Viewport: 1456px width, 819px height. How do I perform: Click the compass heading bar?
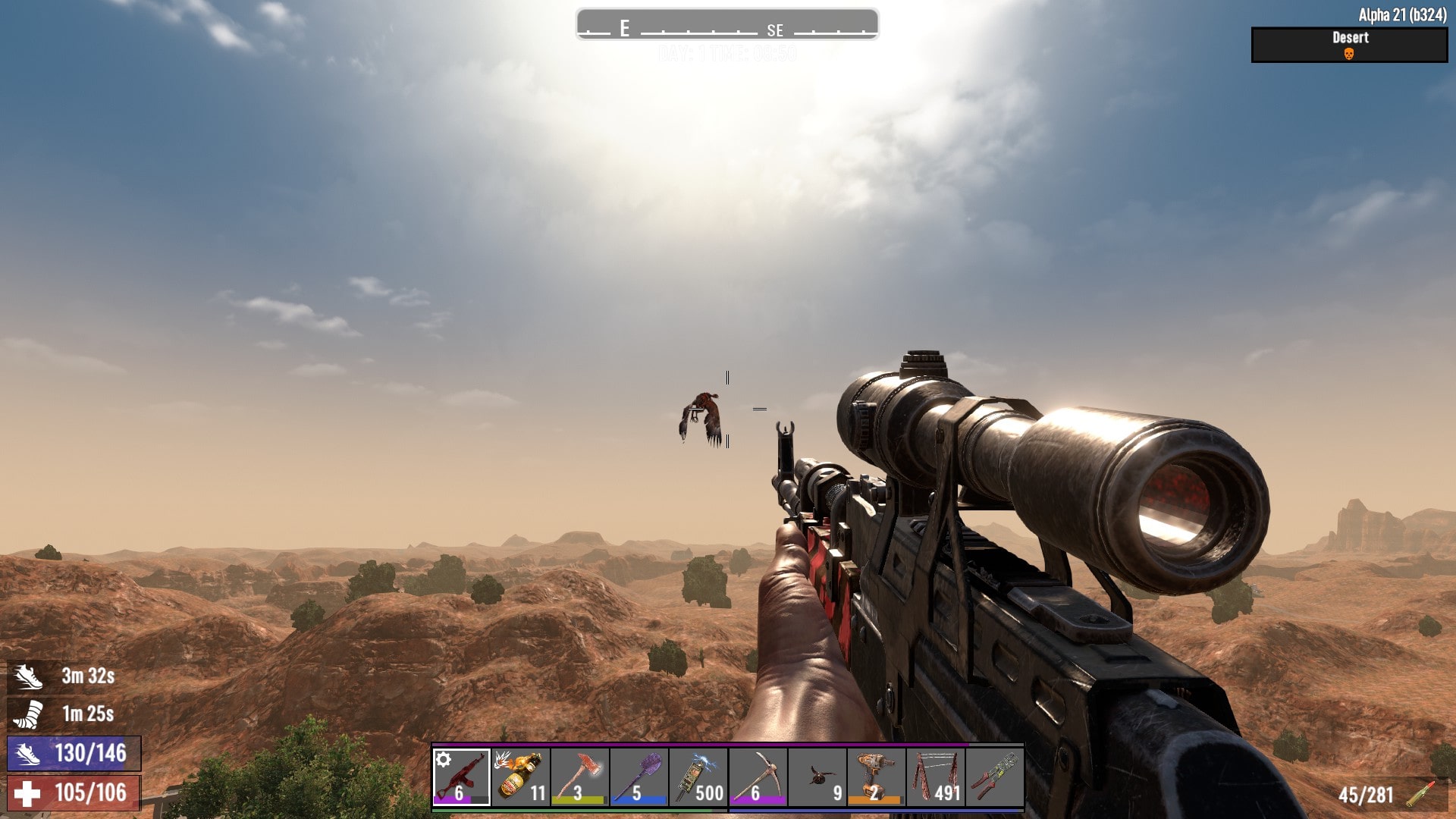(x=727, y=24)
